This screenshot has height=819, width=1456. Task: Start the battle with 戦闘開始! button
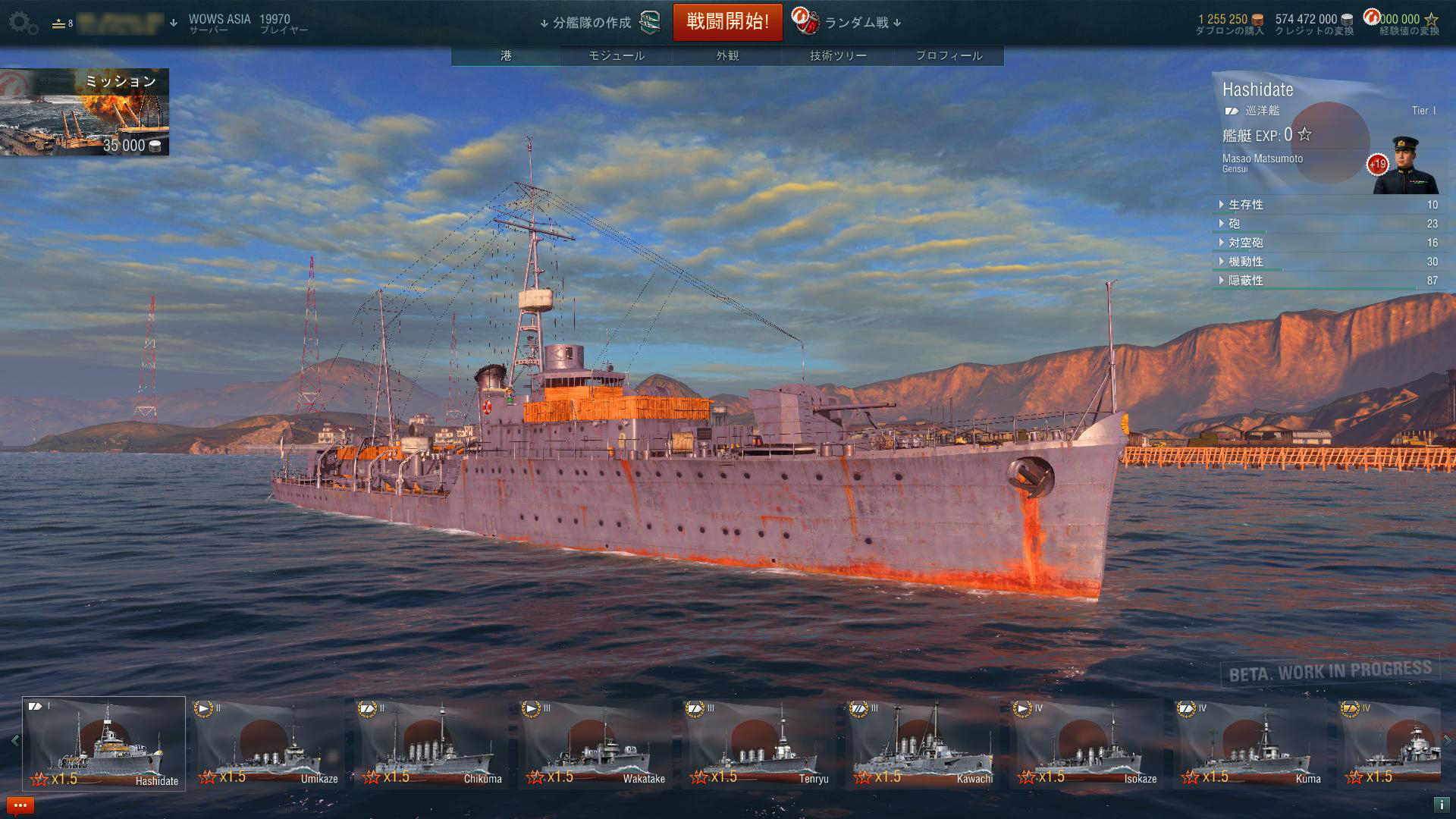pos(727,22)
